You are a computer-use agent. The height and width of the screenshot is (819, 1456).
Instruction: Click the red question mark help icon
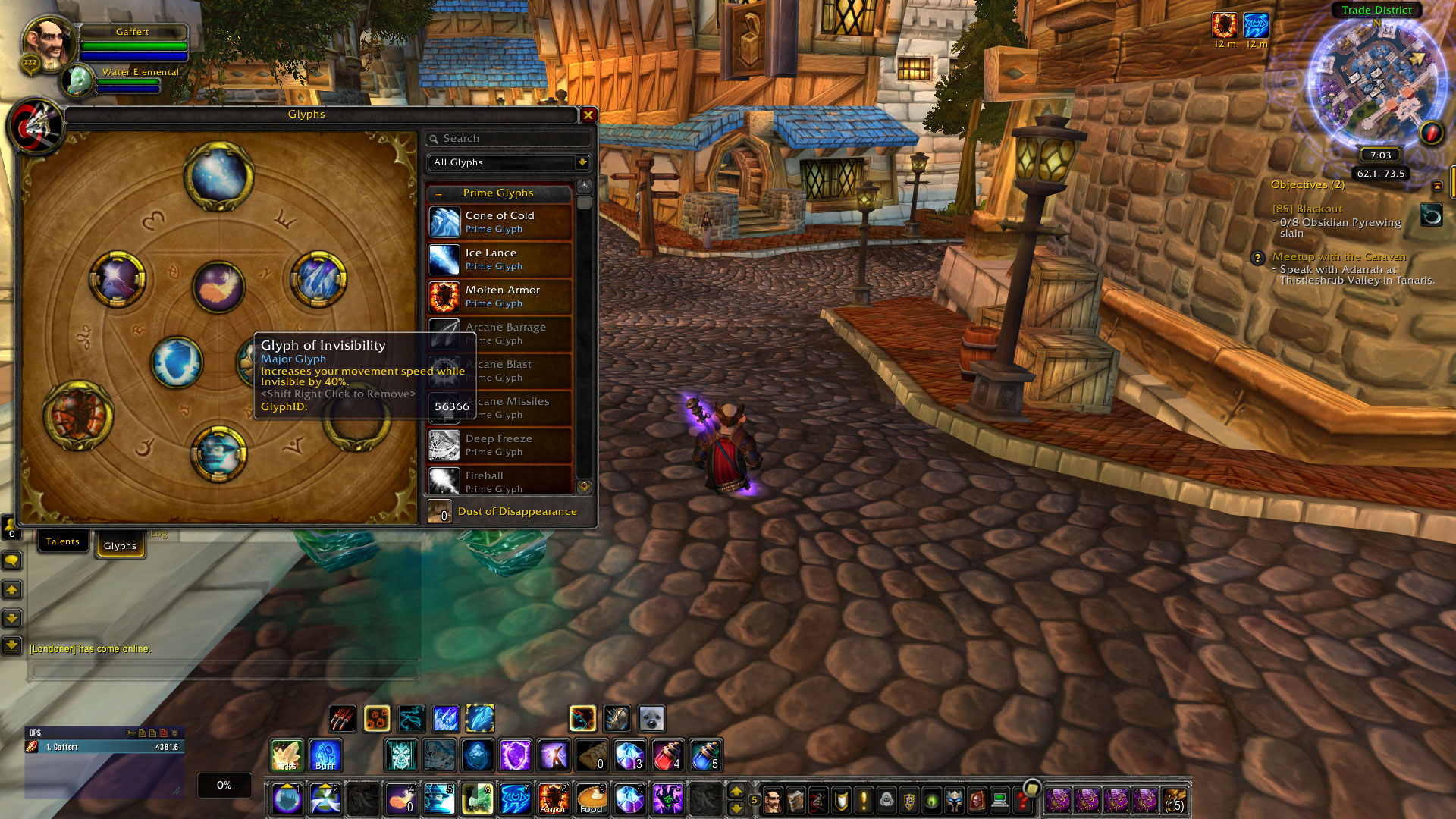1024,802
